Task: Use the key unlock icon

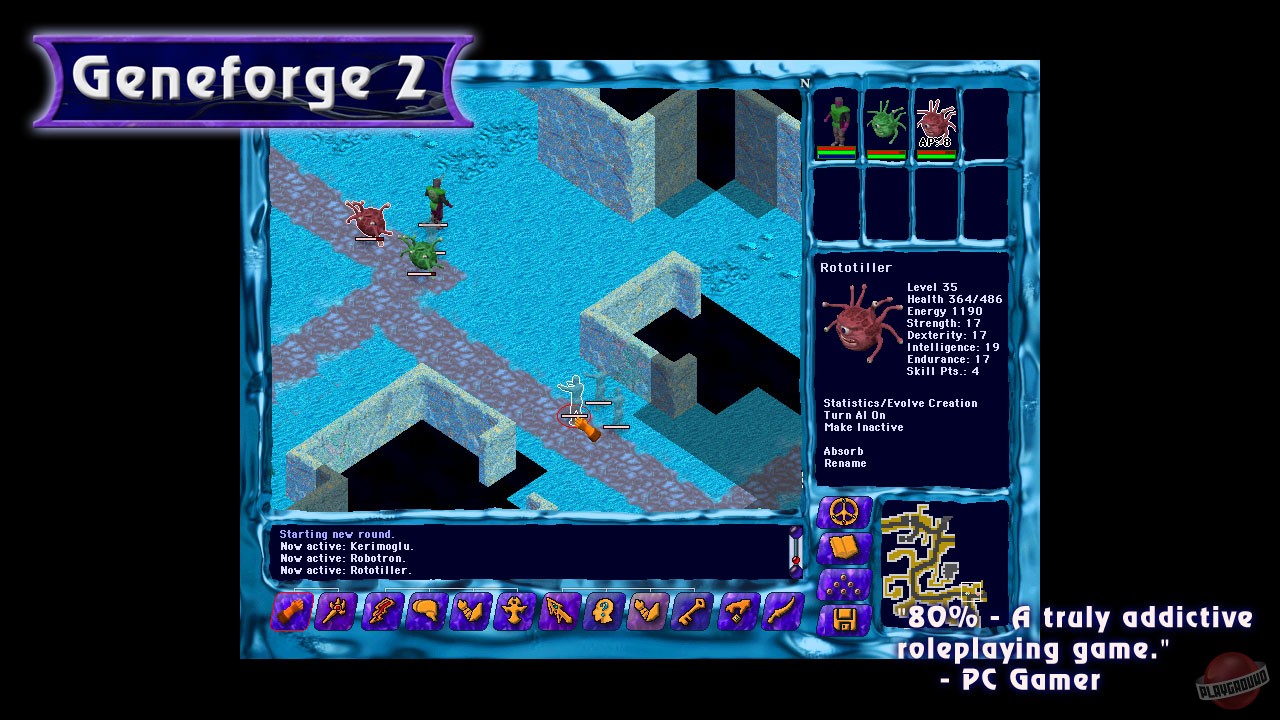Action: point(692,612)
